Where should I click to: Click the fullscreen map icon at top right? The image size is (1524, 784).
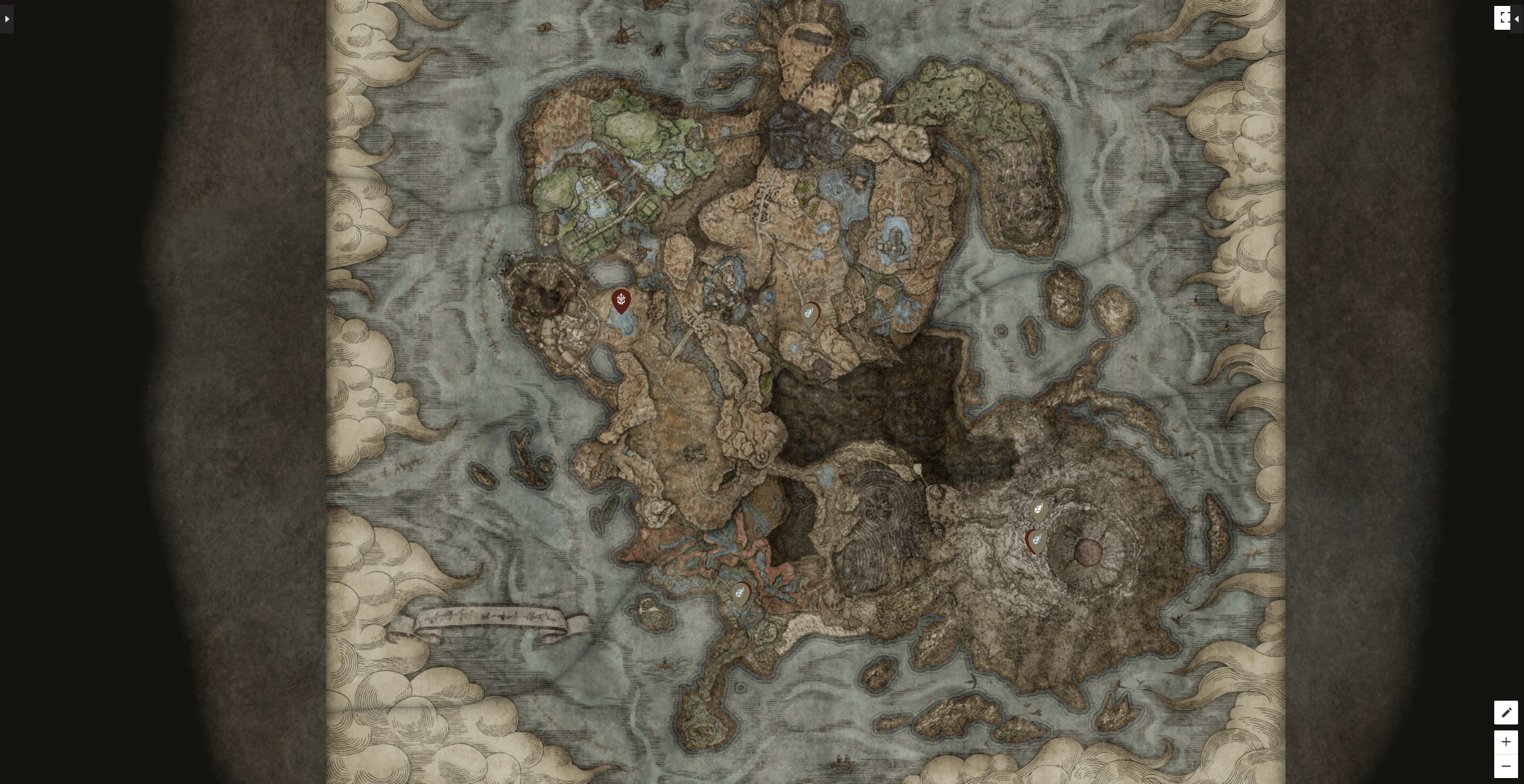[1503, 18]
